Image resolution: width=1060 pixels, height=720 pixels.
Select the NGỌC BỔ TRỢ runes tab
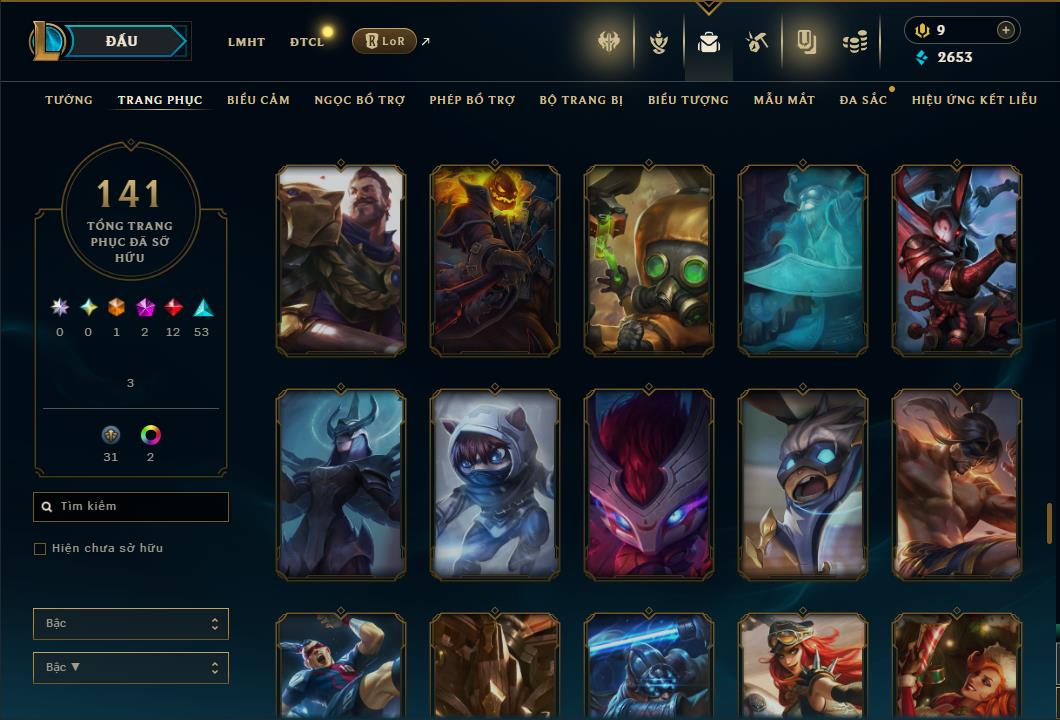coord(359,100)
